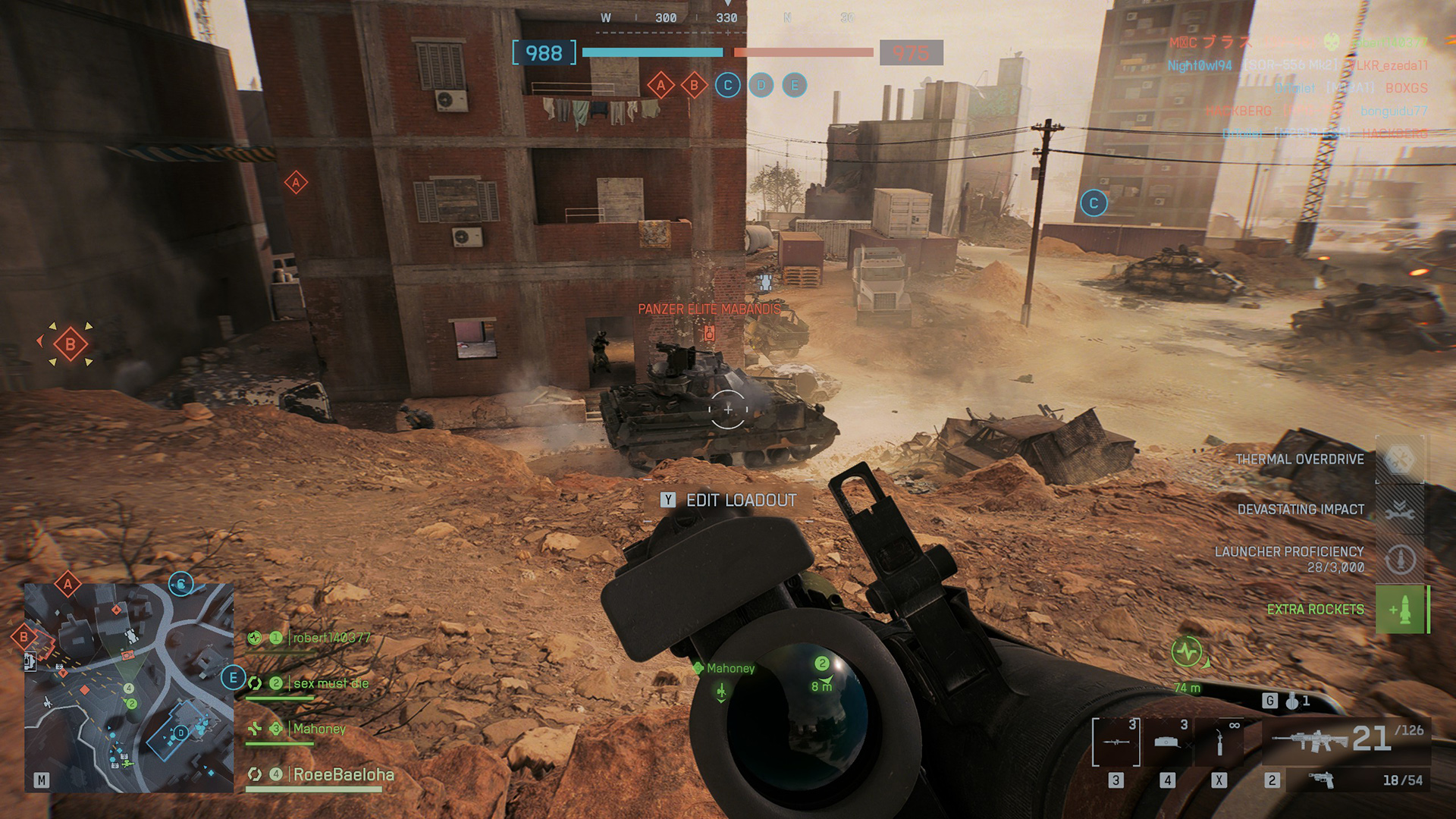Select objective D in the top capture bar
This screenshot has height=819, width=1456.
pos(761,85)
